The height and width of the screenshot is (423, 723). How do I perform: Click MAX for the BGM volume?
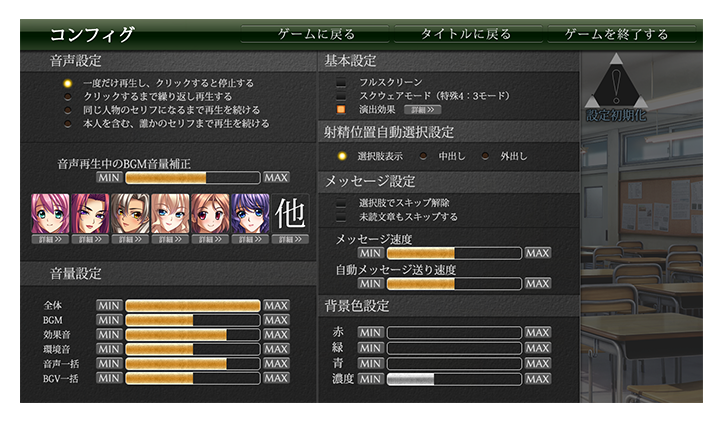[x=276, y=320]
